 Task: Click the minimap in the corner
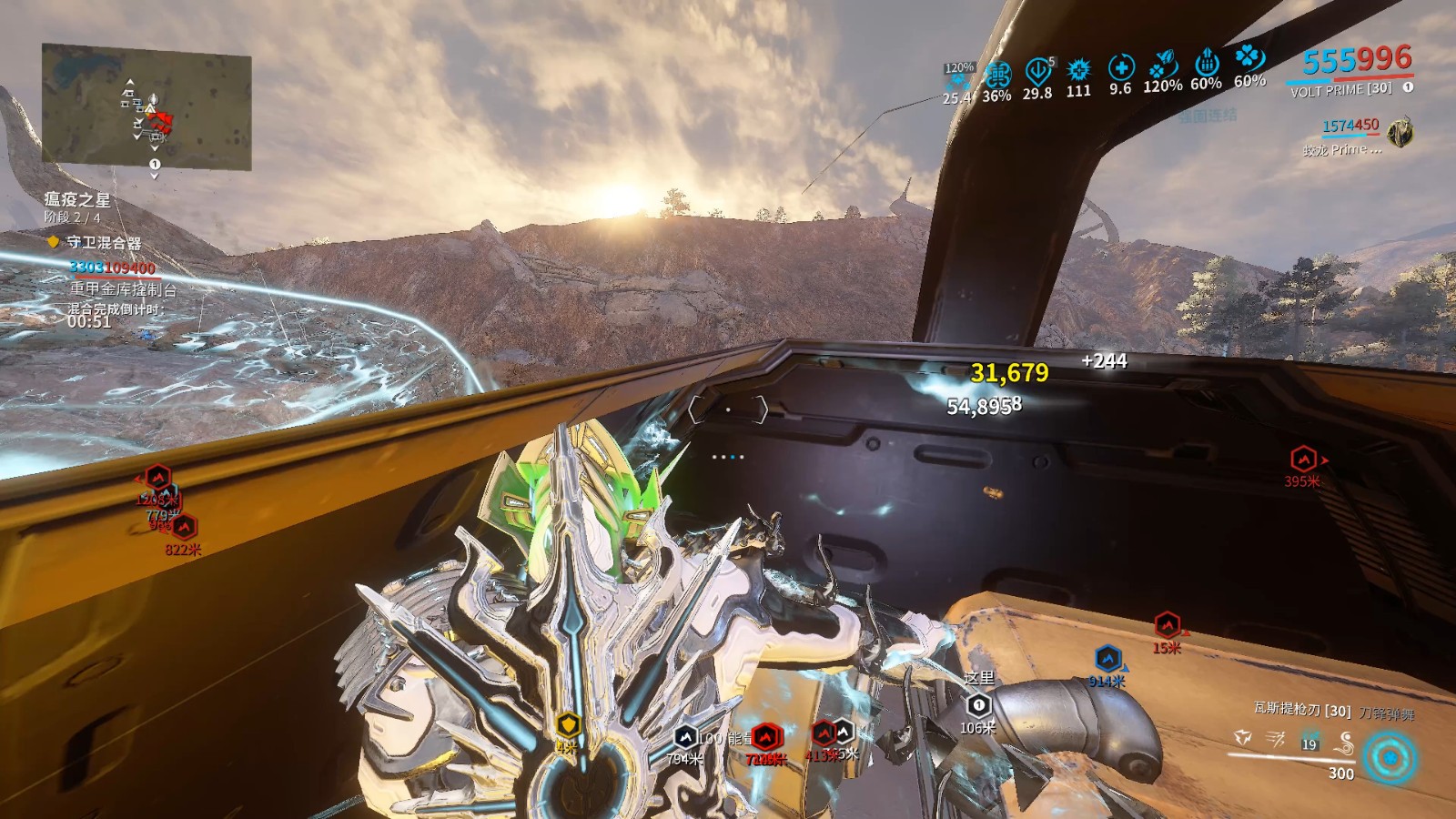[147, 107]
